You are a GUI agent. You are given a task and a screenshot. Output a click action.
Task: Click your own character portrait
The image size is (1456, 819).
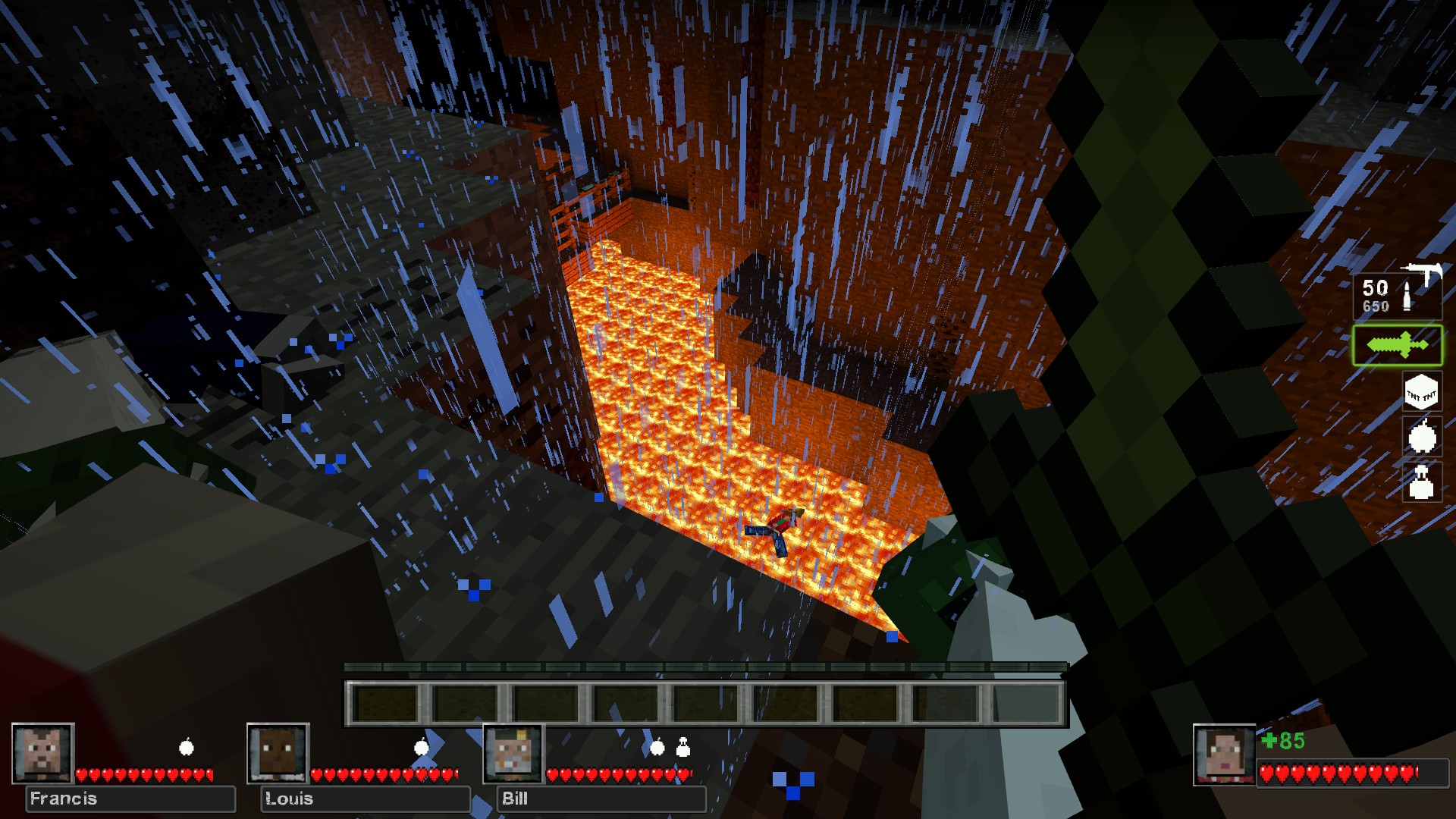coord(1224,755)
